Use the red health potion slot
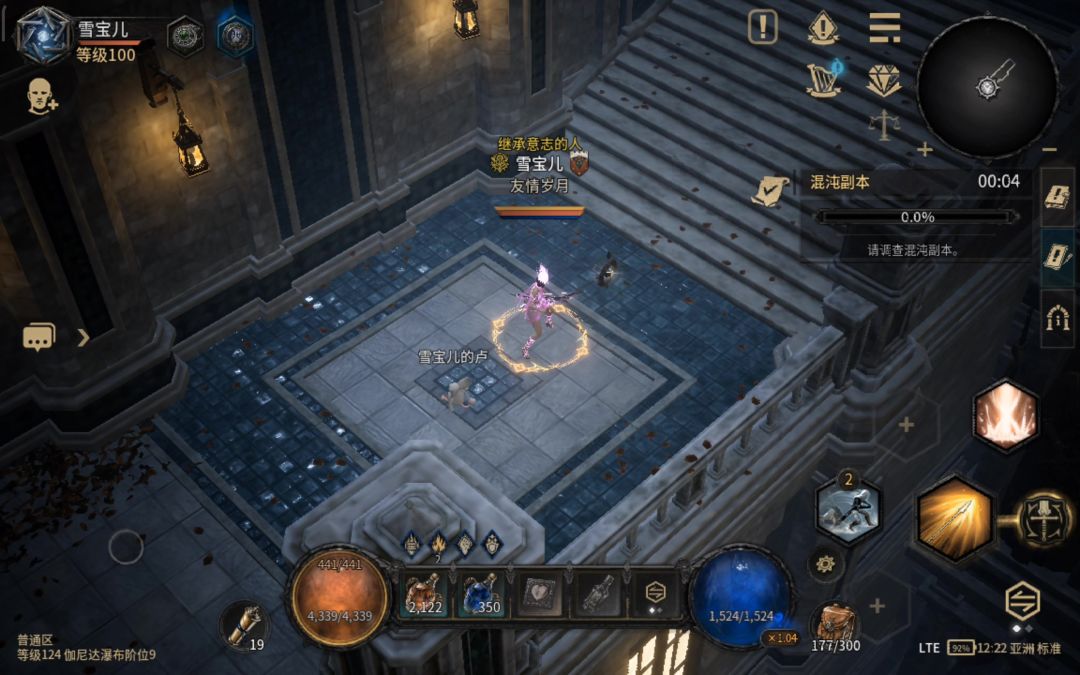 coord(425,594)
